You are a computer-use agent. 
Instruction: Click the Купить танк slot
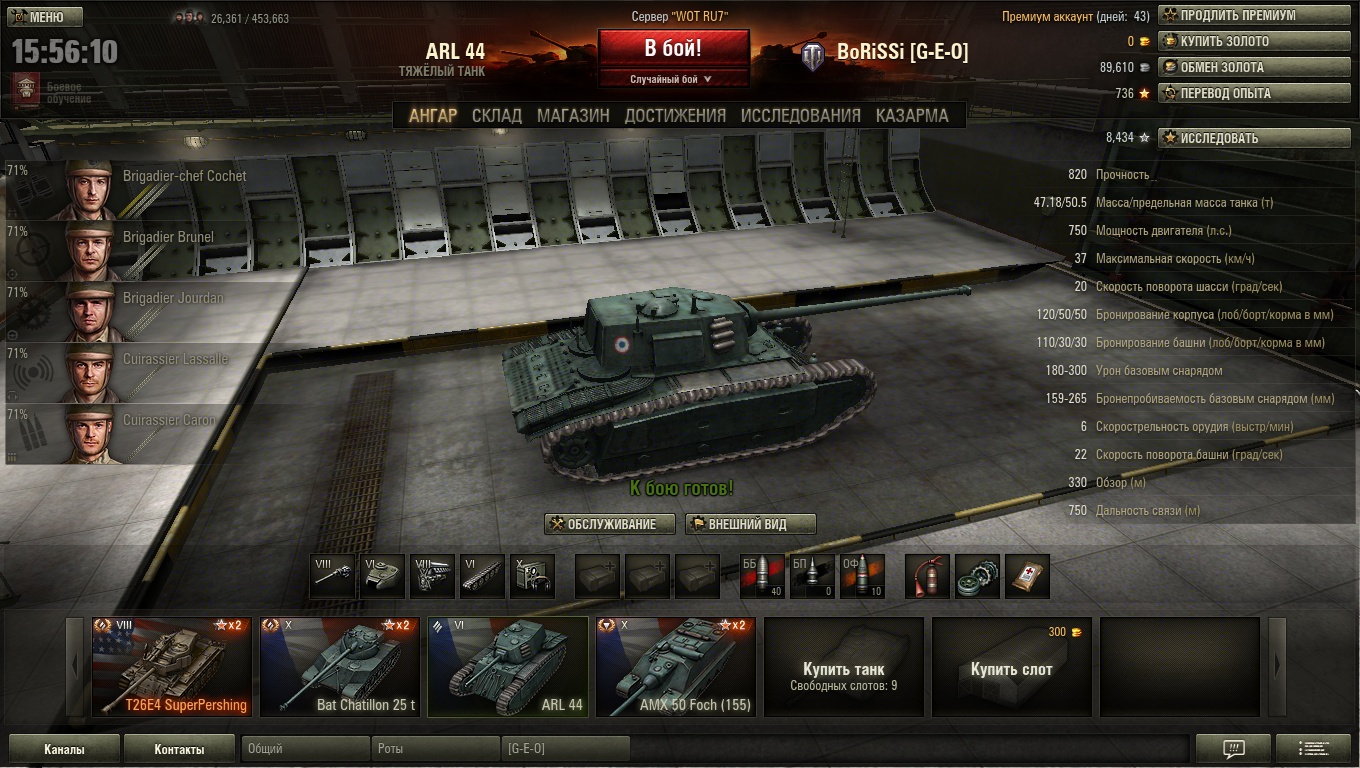(x=844, y=667)
